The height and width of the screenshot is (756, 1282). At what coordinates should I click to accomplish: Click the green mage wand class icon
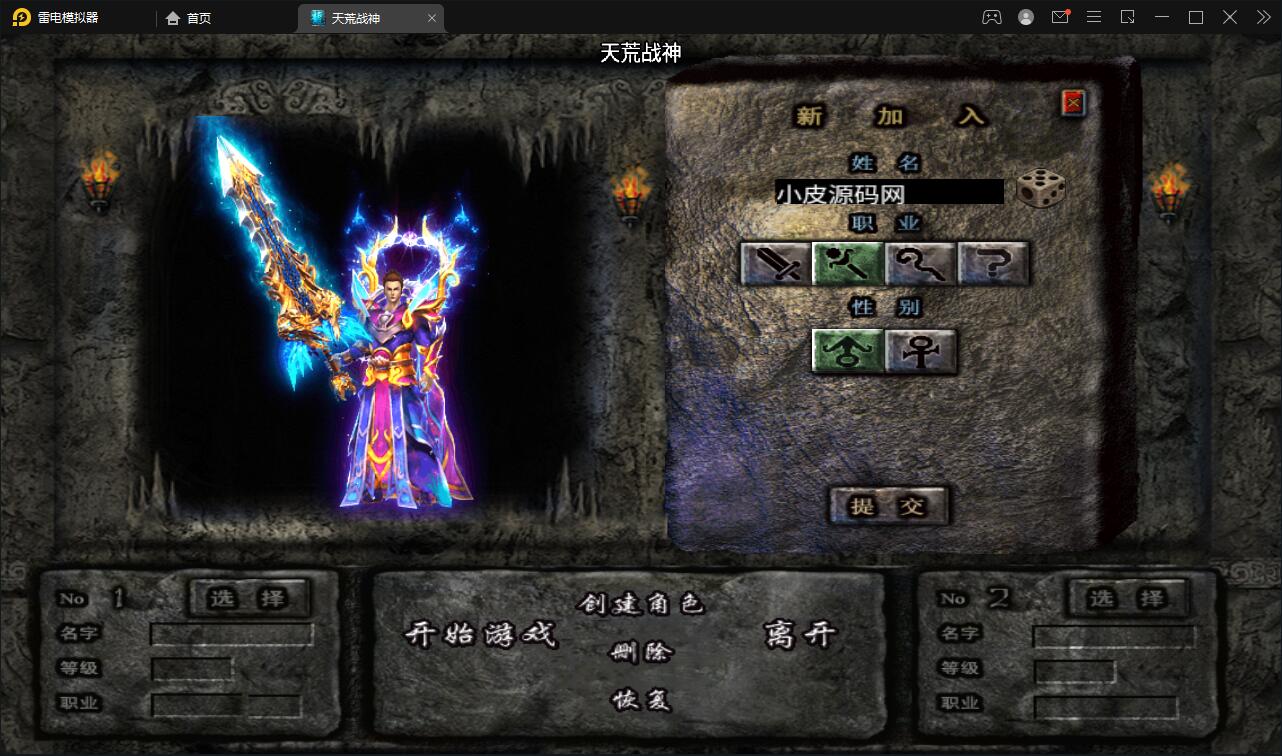tap(847, 263)
